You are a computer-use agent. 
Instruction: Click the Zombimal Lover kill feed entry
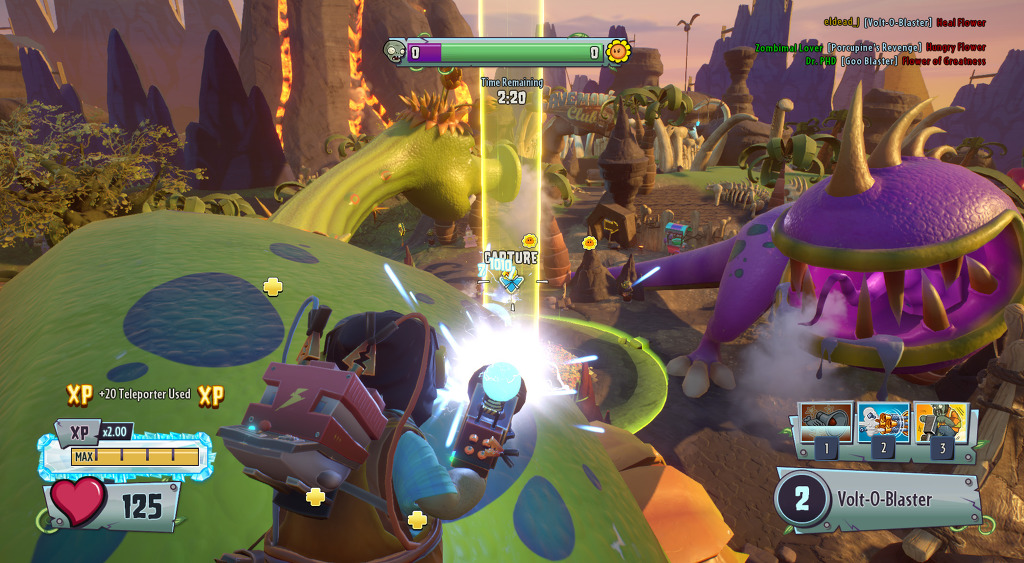tap(870, 47)
